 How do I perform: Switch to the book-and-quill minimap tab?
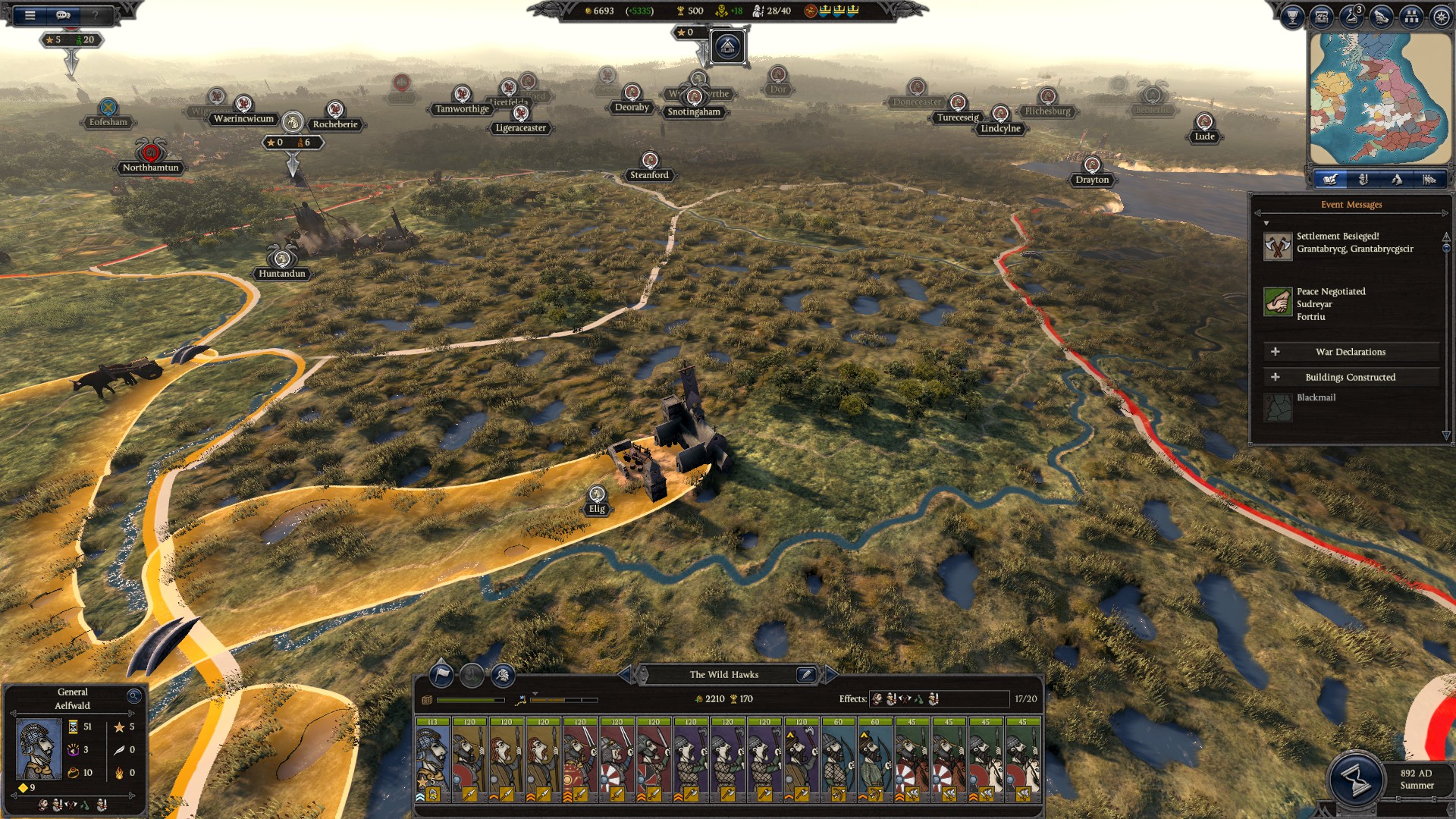[1329, 179]
